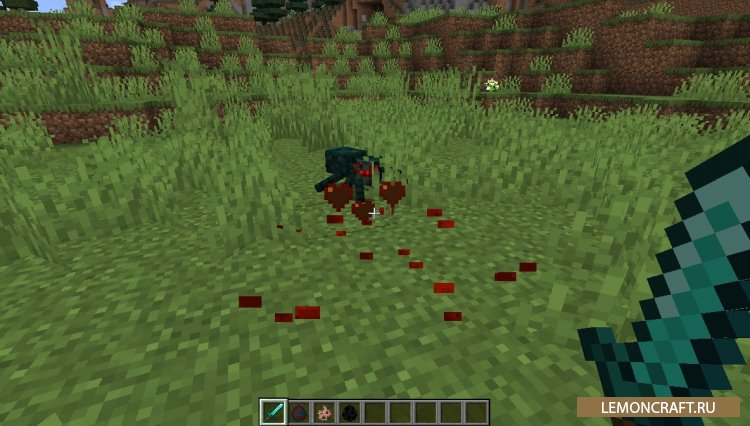Select the teal and red spawn egg slot
Screen dimensions: 750x426
coord(299,412)
